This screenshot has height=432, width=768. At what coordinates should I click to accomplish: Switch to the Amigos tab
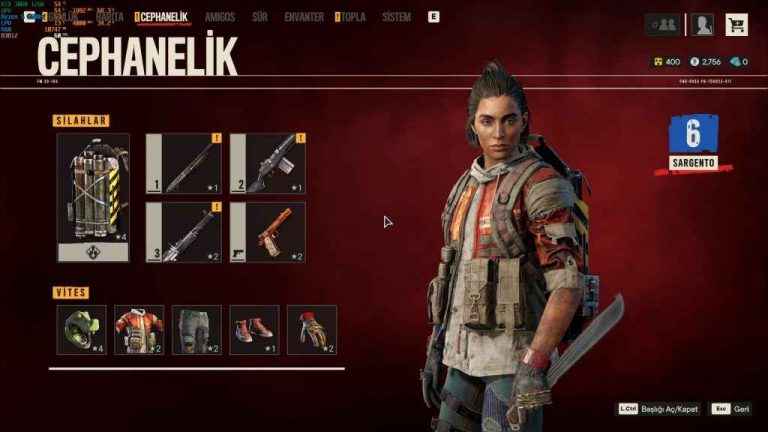coord(220,17)
